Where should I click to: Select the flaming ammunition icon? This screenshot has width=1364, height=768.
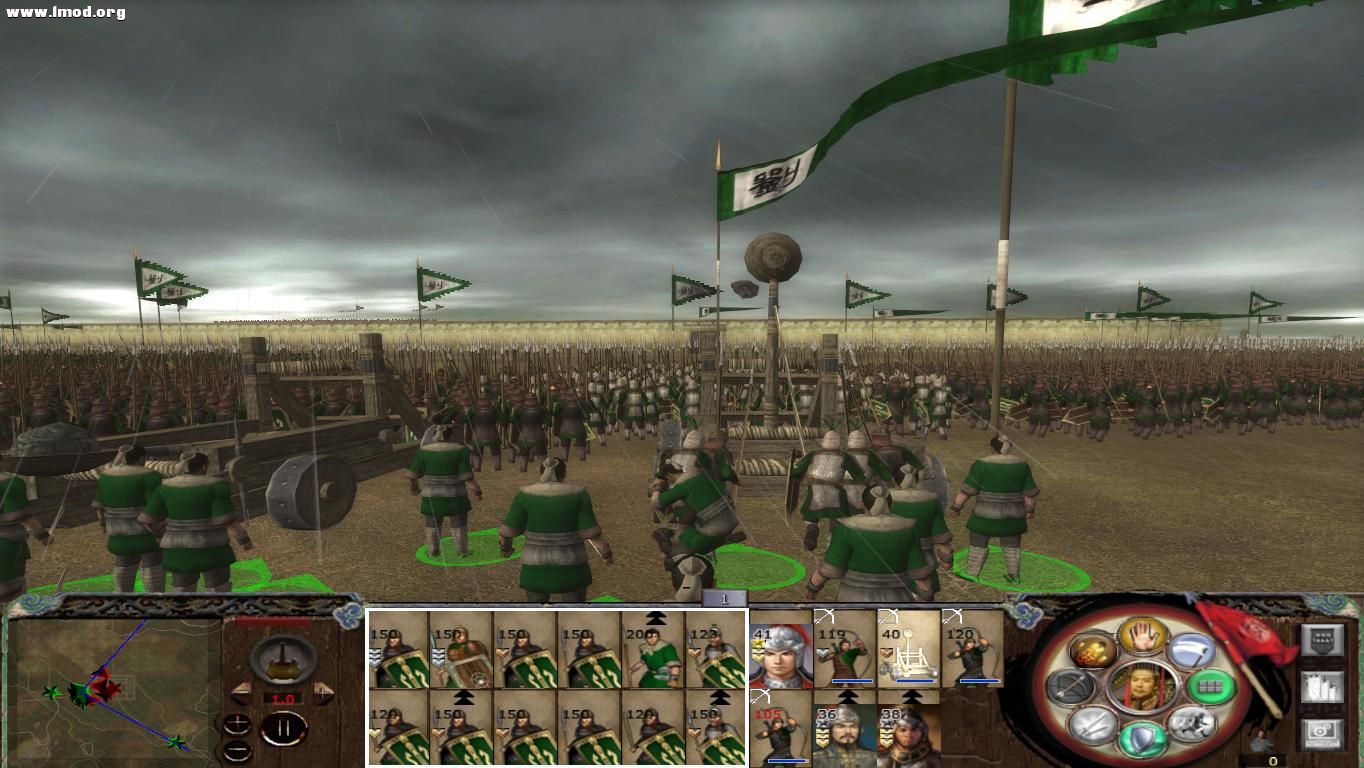point(1093,650)
